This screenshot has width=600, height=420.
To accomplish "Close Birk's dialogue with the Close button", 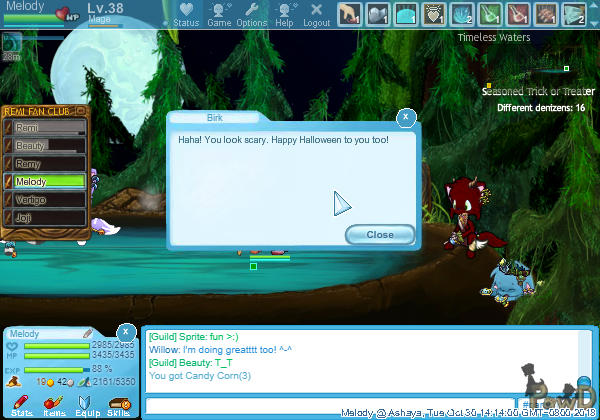I will tap(380, 234).
